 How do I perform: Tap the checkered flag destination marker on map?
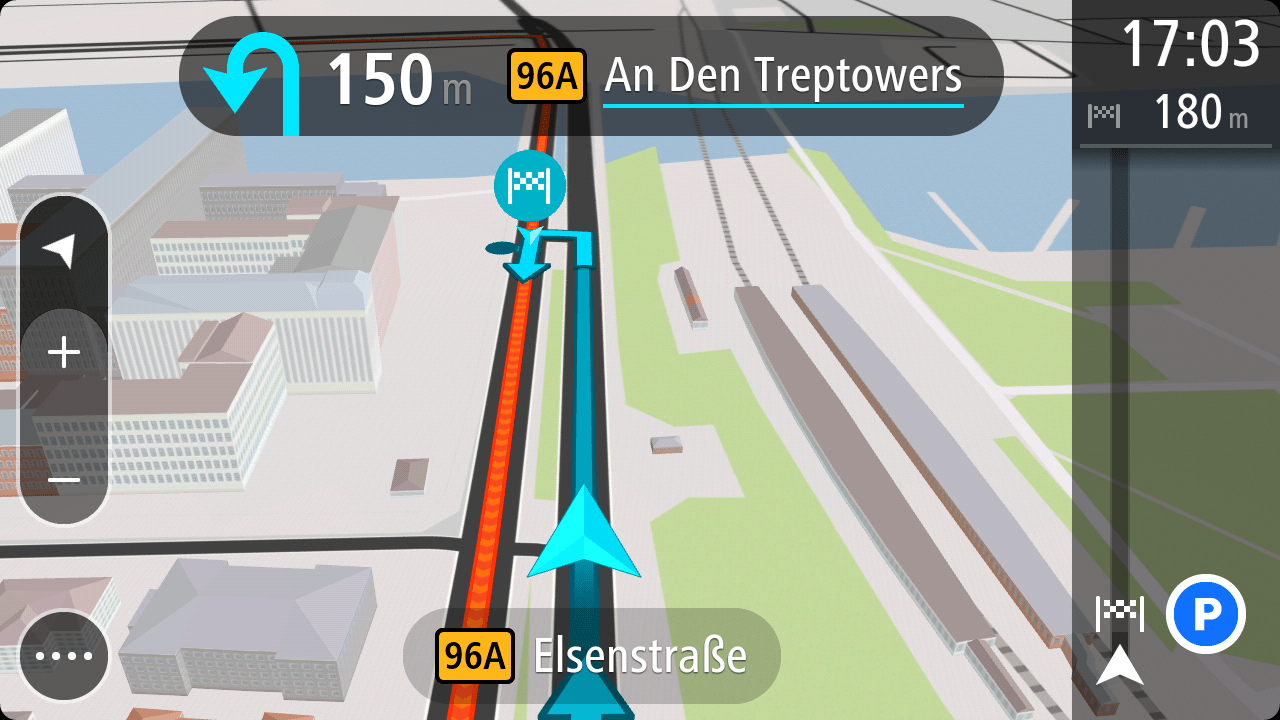tap(530, 186)
